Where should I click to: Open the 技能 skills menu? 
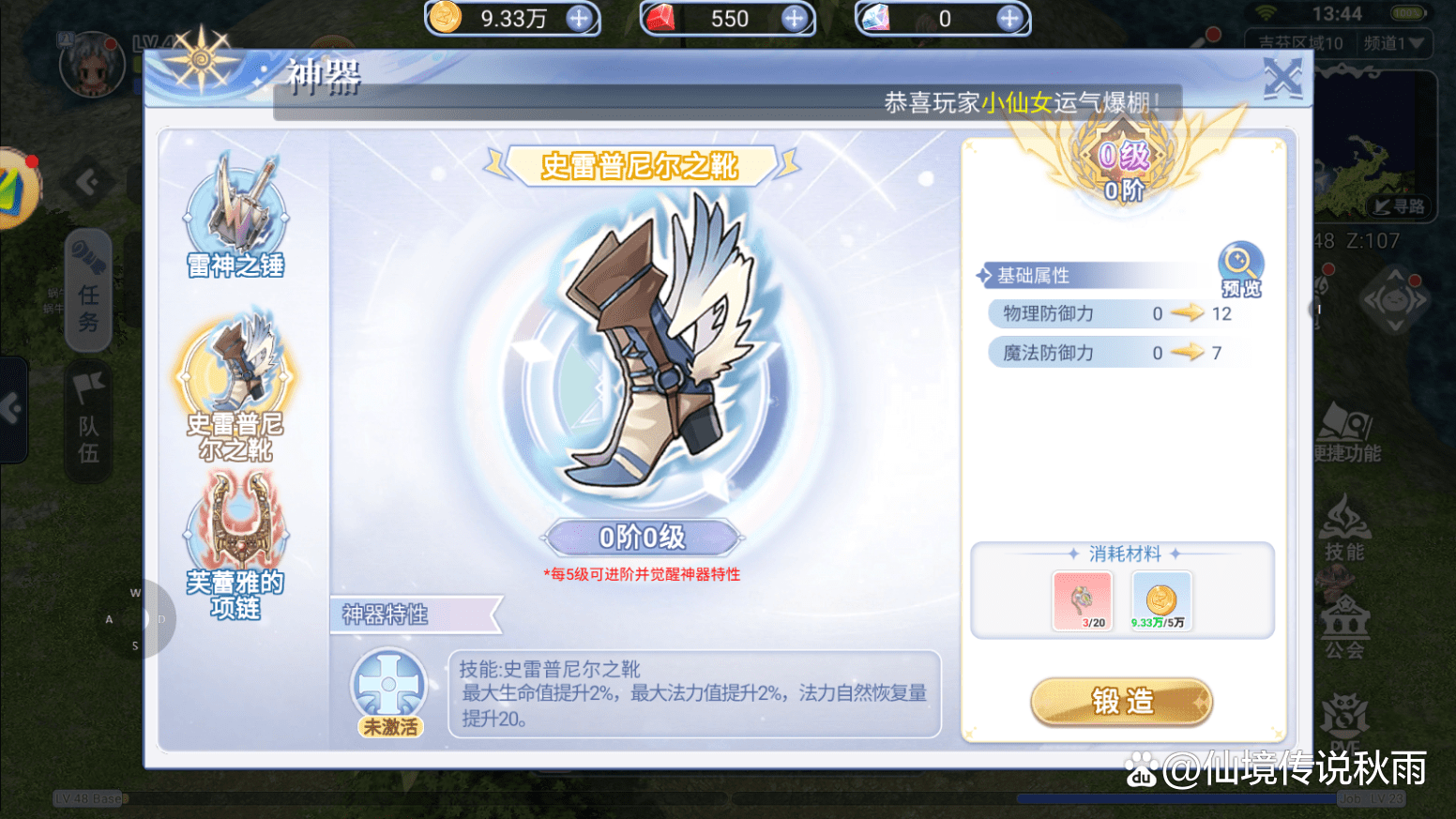pyautogui.click(x=1344, y=530)
